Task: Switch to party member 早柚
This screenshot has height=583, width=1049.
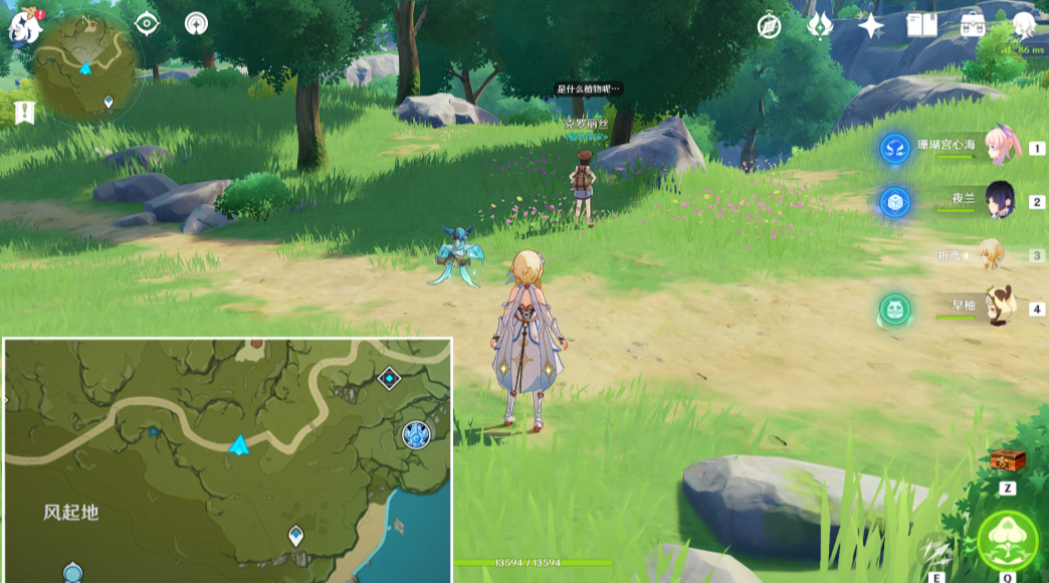Action: [x=999, y=307]
